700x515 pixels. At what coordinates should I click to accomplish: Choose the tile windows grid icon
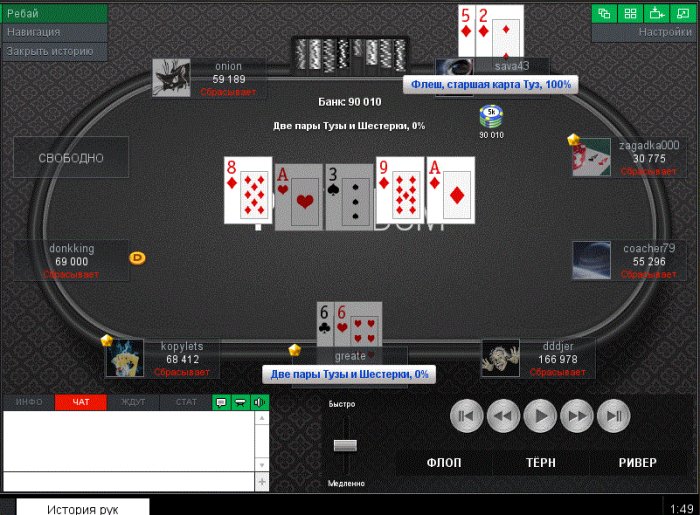coord(631,13)
